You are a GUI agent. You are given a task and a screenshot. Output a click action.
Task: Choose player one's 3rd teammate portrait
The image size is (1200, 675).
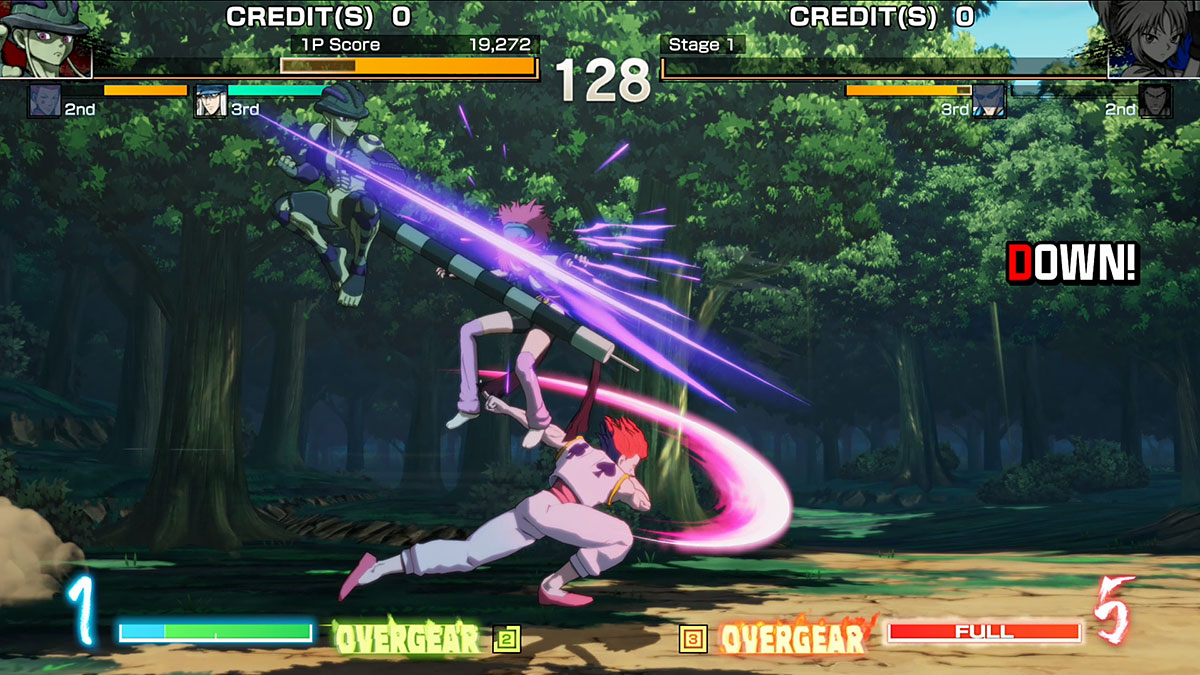[210, 101]
